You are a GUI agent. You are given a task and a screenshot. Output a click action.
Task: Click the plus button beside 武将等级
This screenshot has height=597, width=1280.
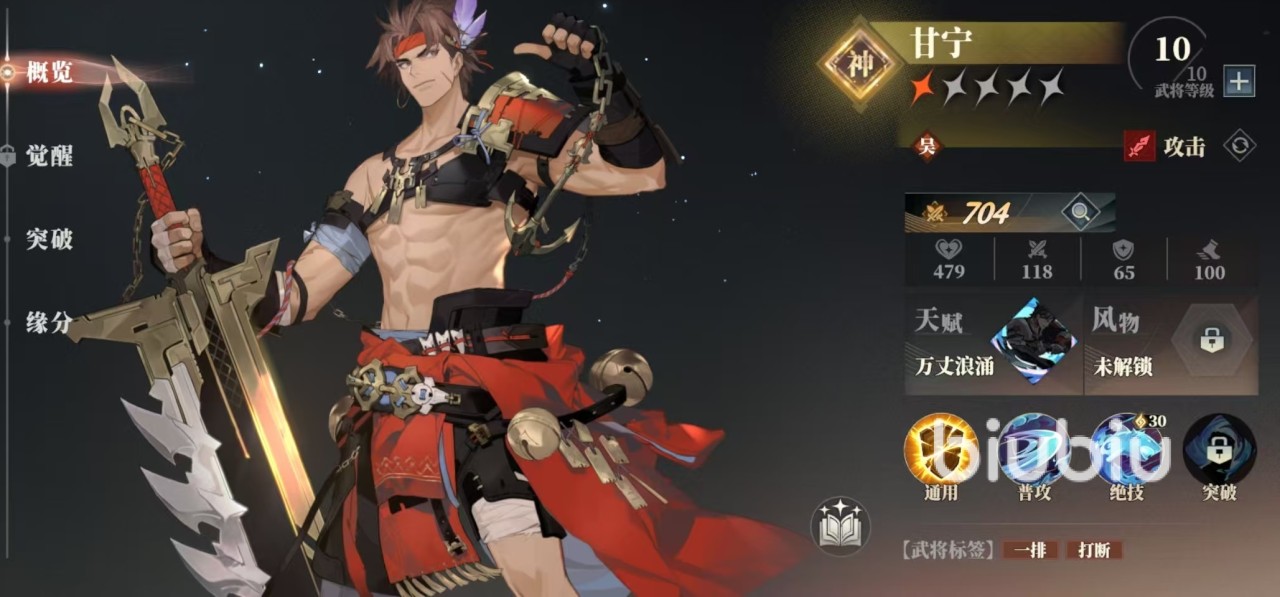pos(1238,82)
